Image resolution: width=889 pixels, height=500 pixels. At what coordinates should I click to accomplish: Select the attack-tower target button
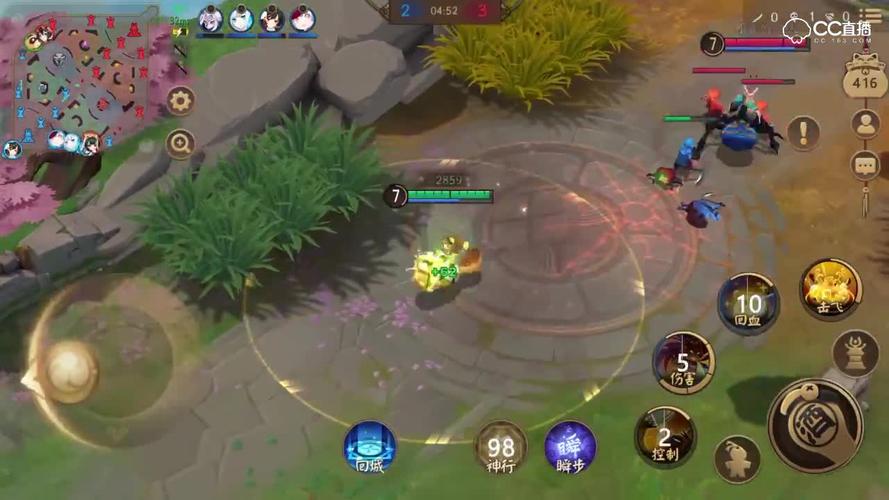point(856,353)
